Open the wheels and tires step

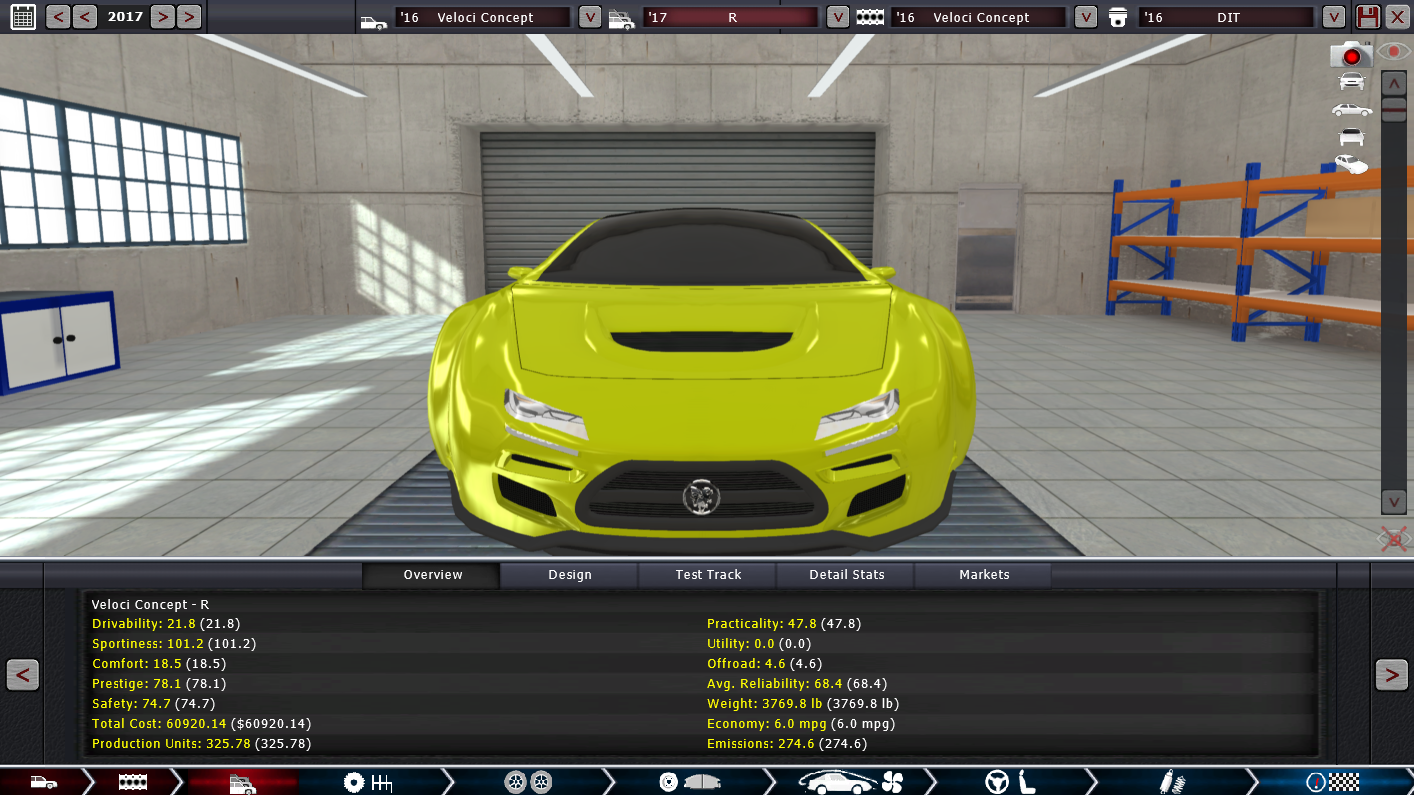click(528, 782)
